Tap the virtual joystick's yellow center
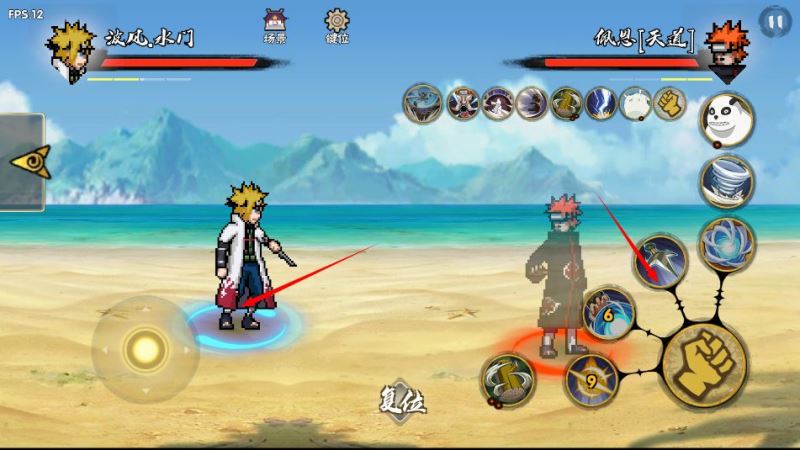Viewport: 800px width, 450px height. coord(146,348)
